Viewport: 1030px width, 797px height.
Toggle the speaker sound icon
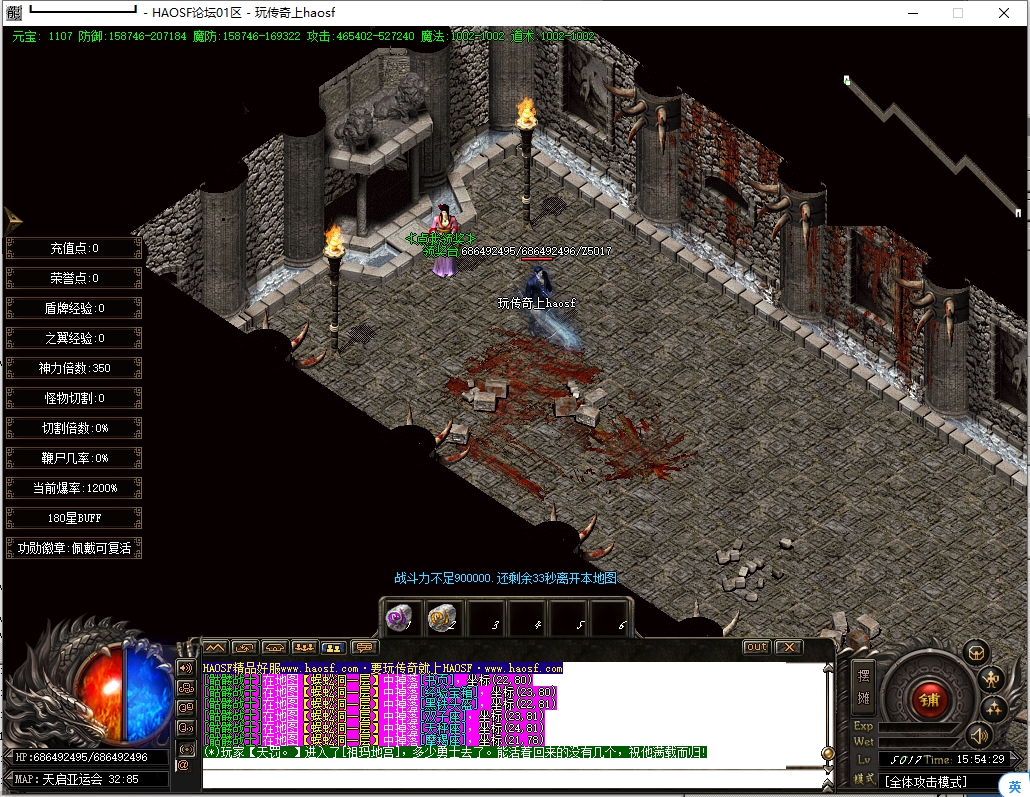click(979, 737)
